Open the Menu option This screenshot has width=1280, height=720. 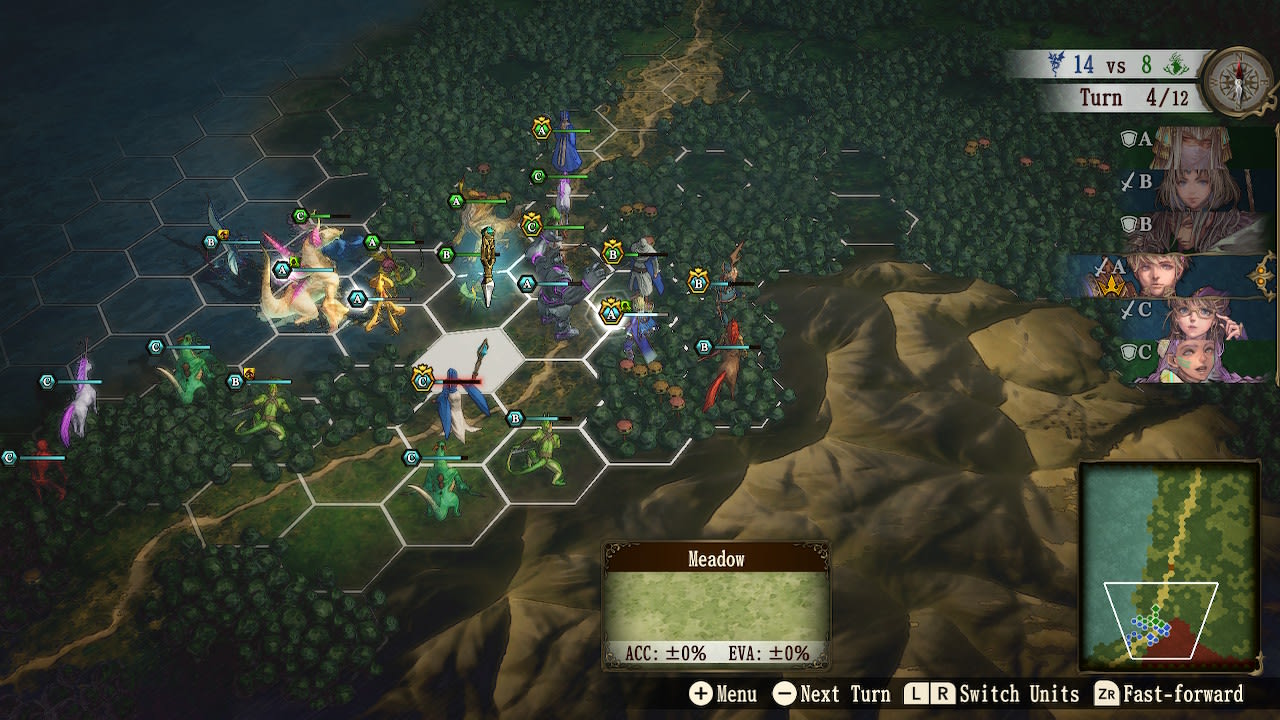click(722, 694)
